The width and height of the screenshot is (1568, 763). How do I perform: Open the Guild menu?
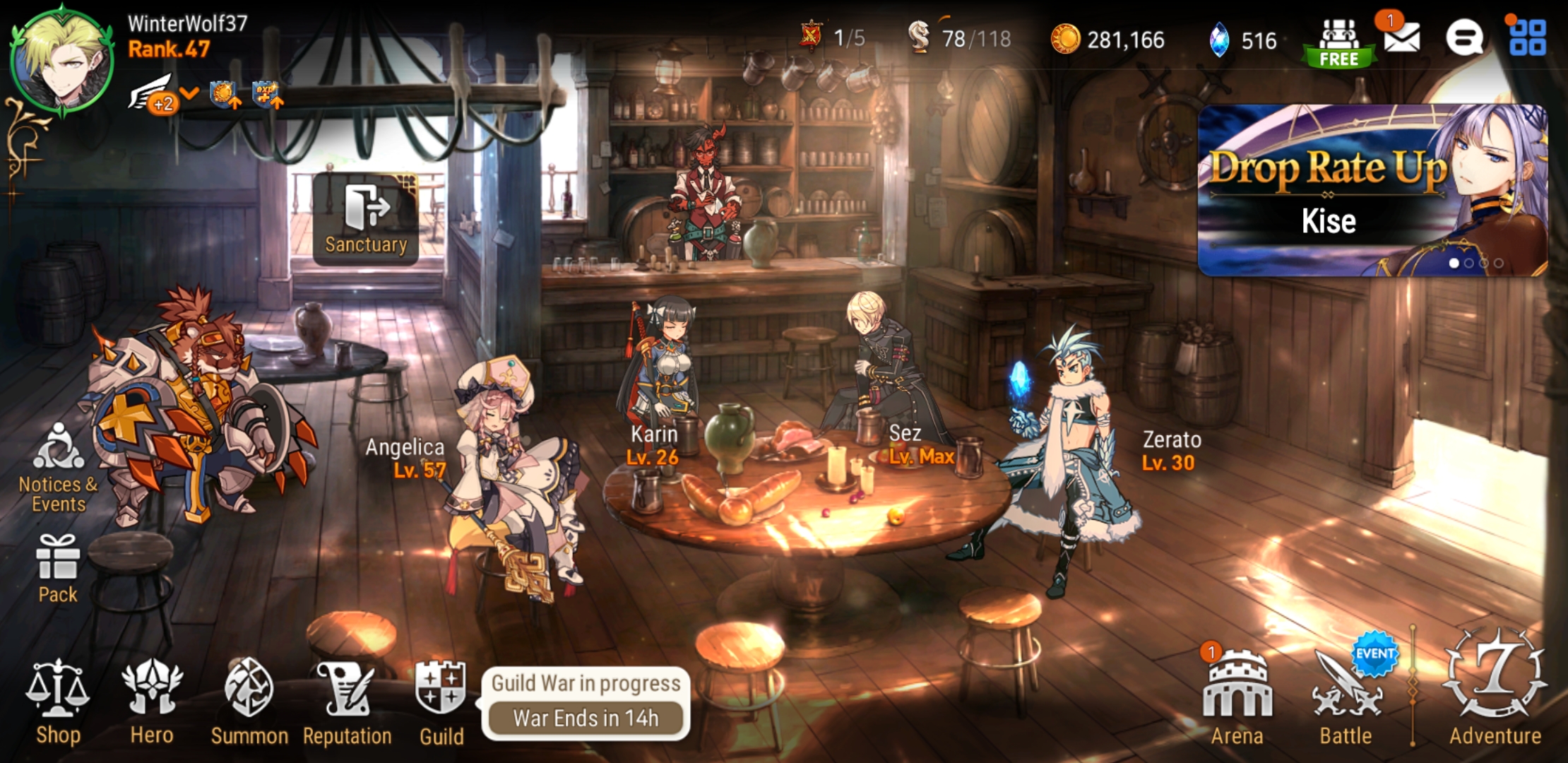coord(441,701)
